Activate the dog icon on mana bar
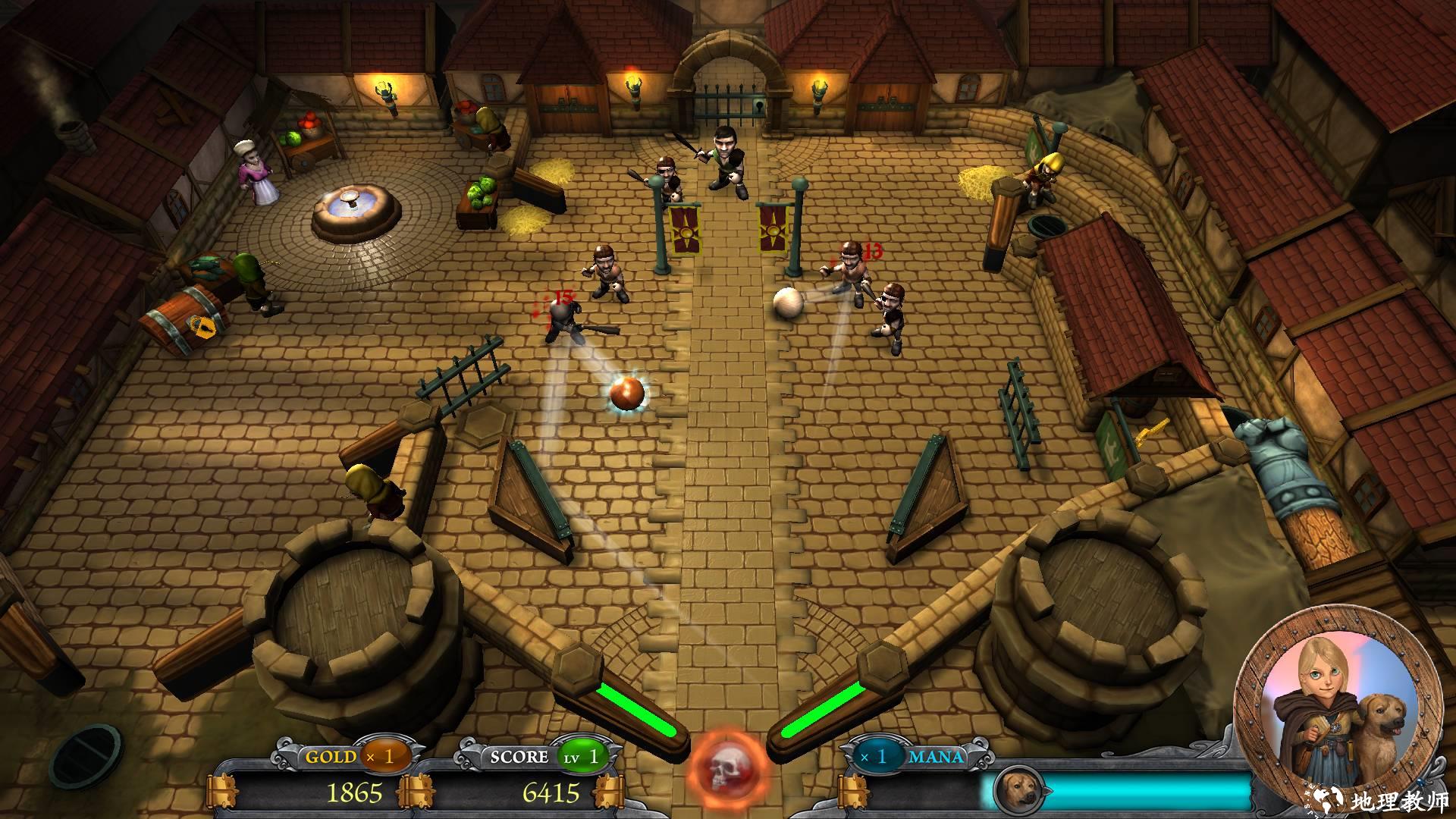Viewport: 1456px width, 819px height. (x=1018, y=792)
